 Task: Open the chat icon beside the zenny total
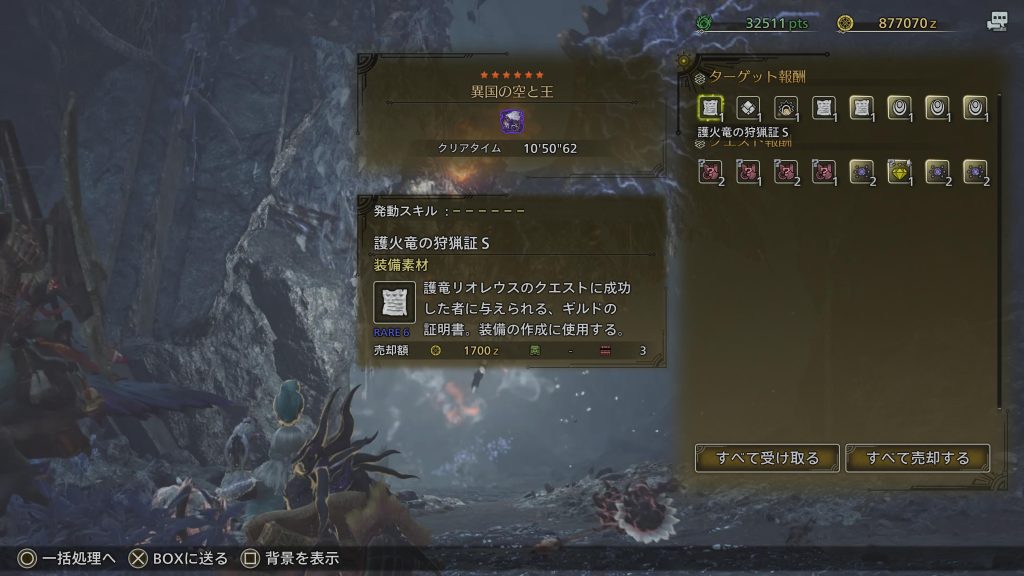(x=996, y=22)
